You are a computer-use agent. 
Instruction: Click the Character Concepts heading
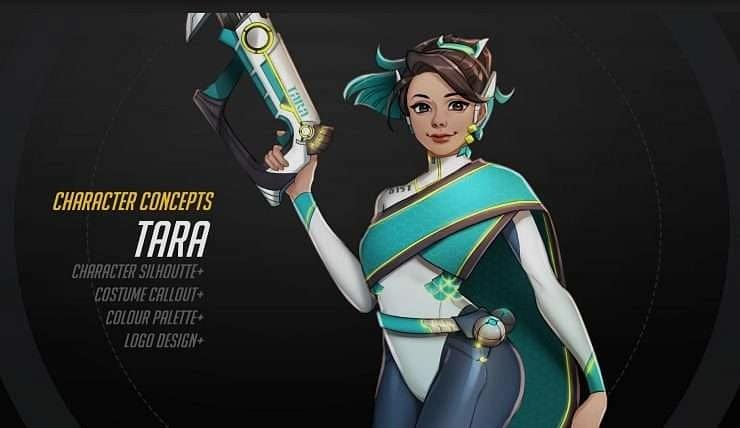tap(133, 201)
